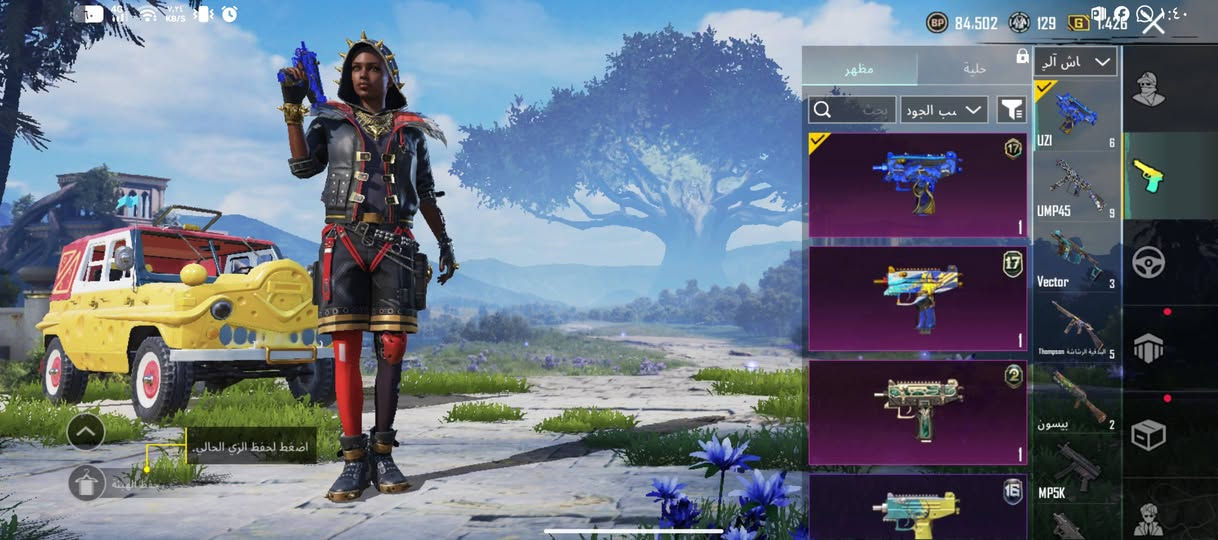Click the clothes hanger save-outfit button

[87, 483]
